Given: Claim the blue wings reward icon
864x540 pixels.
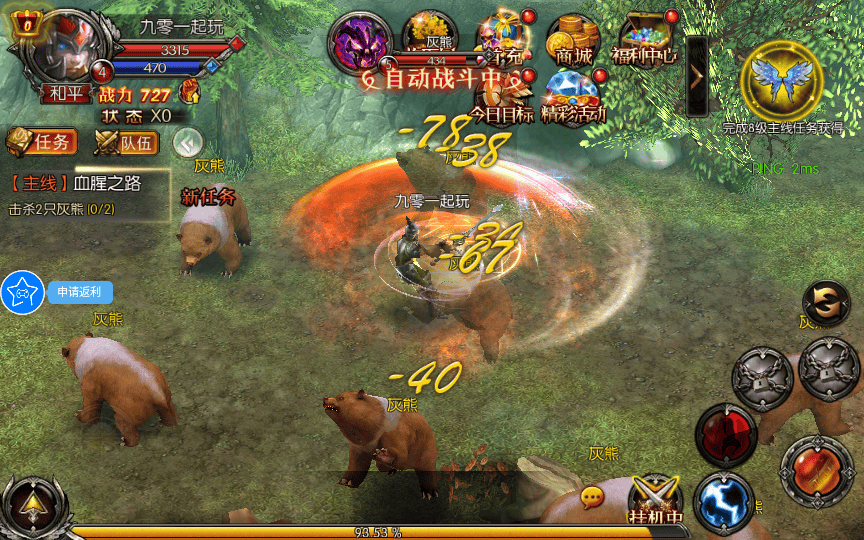Looking at the screenshot, I should coord(781,79).
